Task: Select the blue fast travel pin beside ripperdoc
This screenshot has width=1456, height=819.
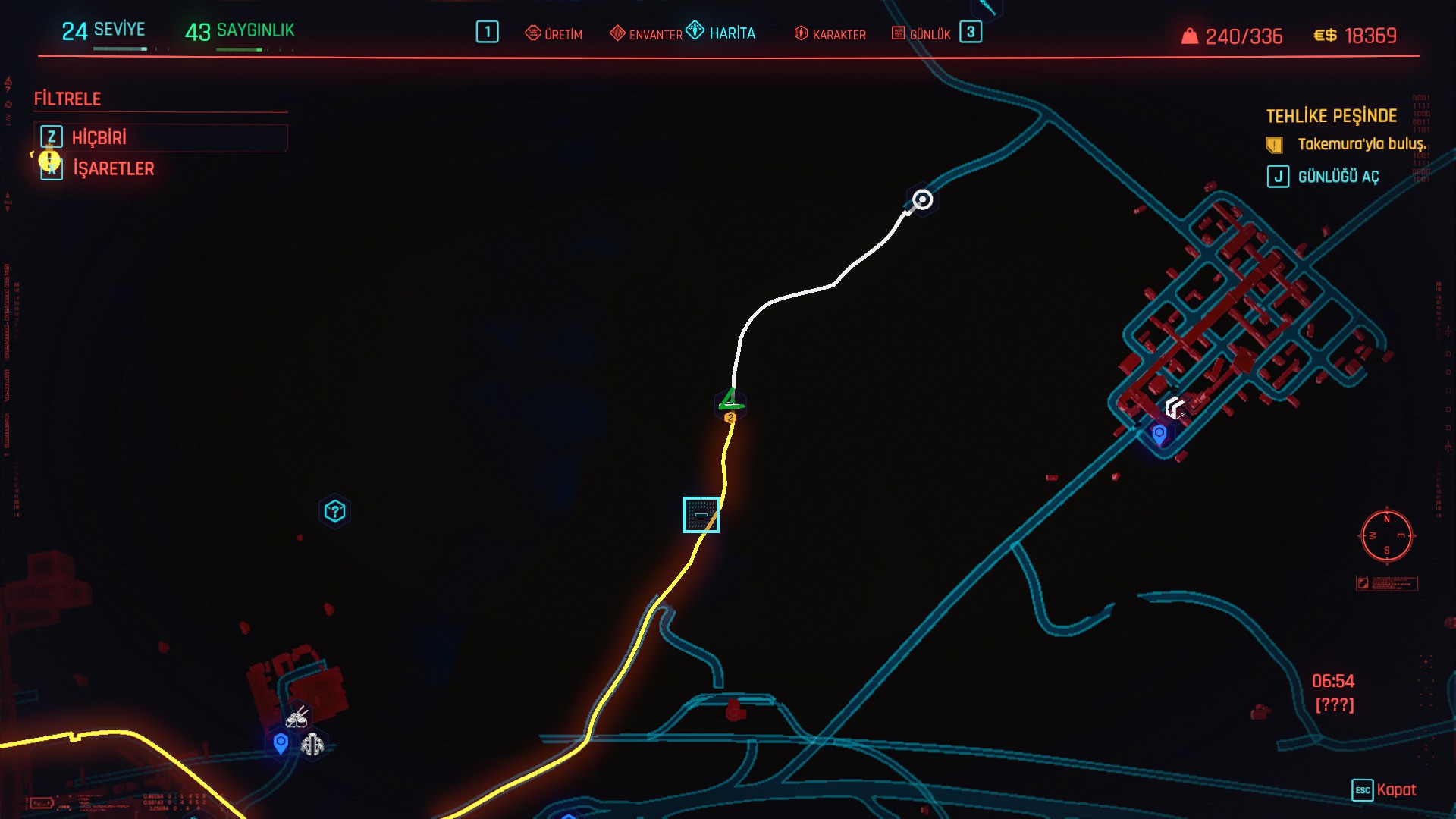Action: pos(281,743)
